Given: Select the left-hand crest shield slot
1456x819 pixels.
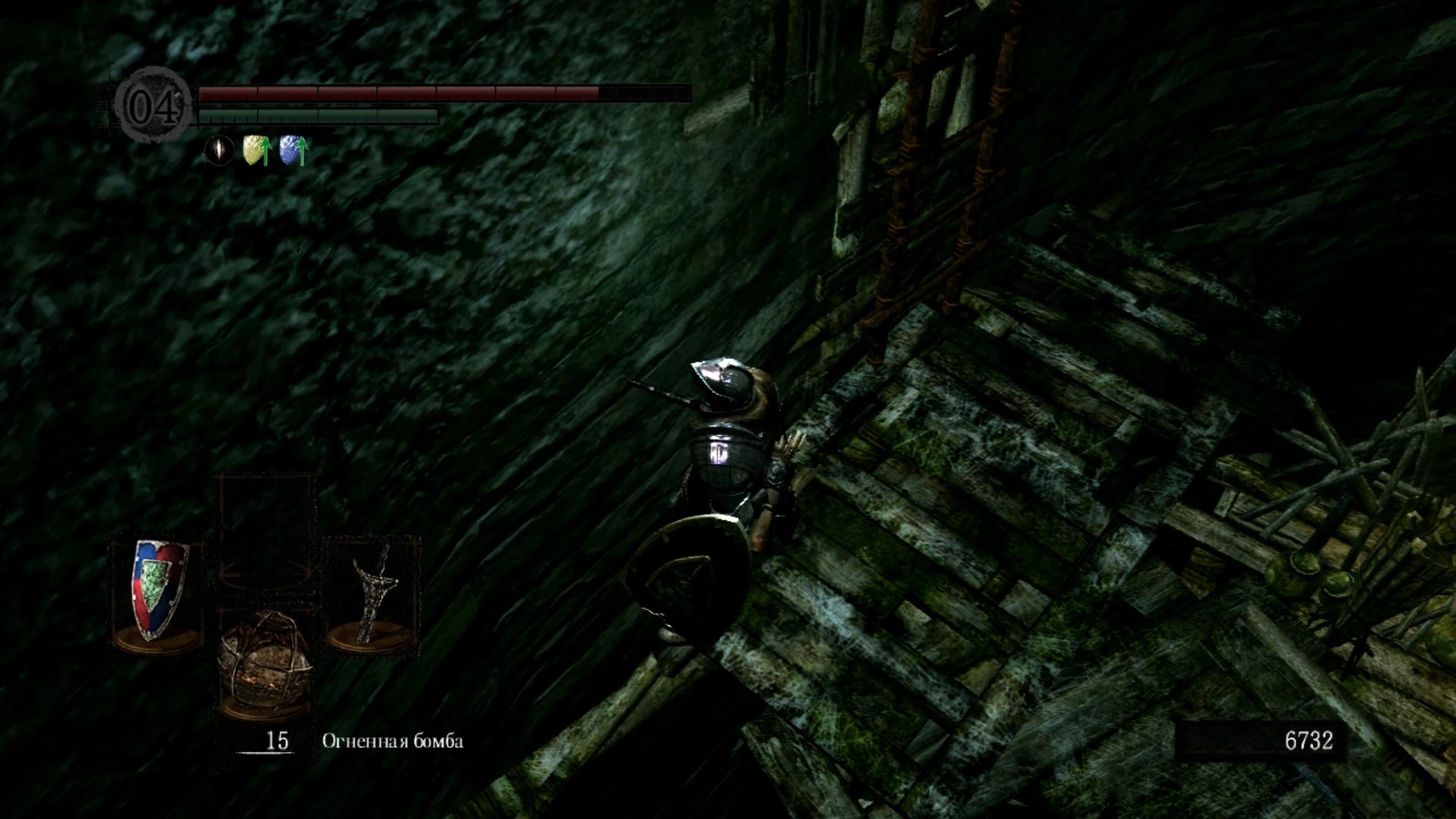Looking at the screenshot, I should (159, 594).
